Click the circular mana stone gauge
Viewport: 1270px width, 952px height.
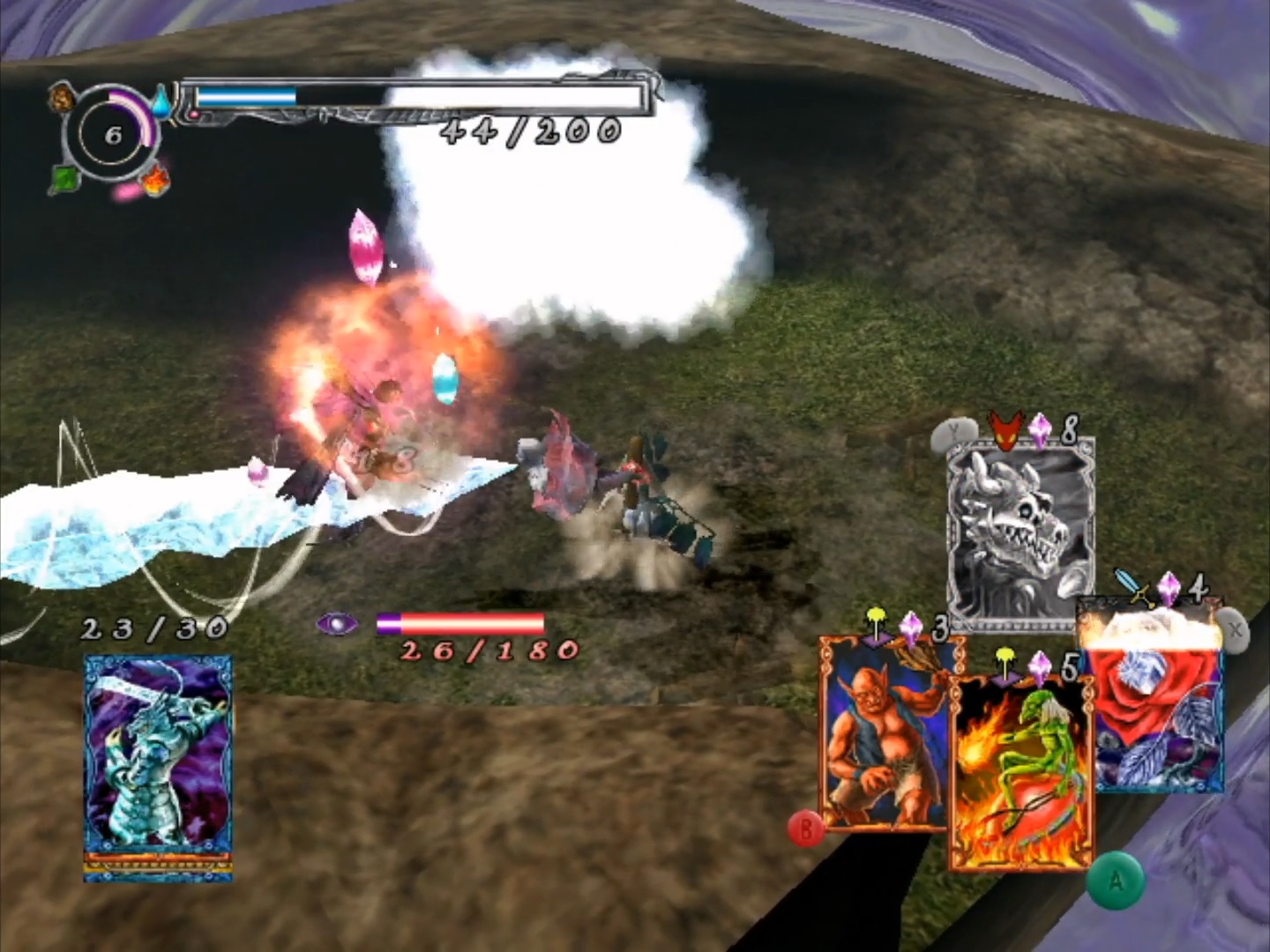click(x=112, y=136)
